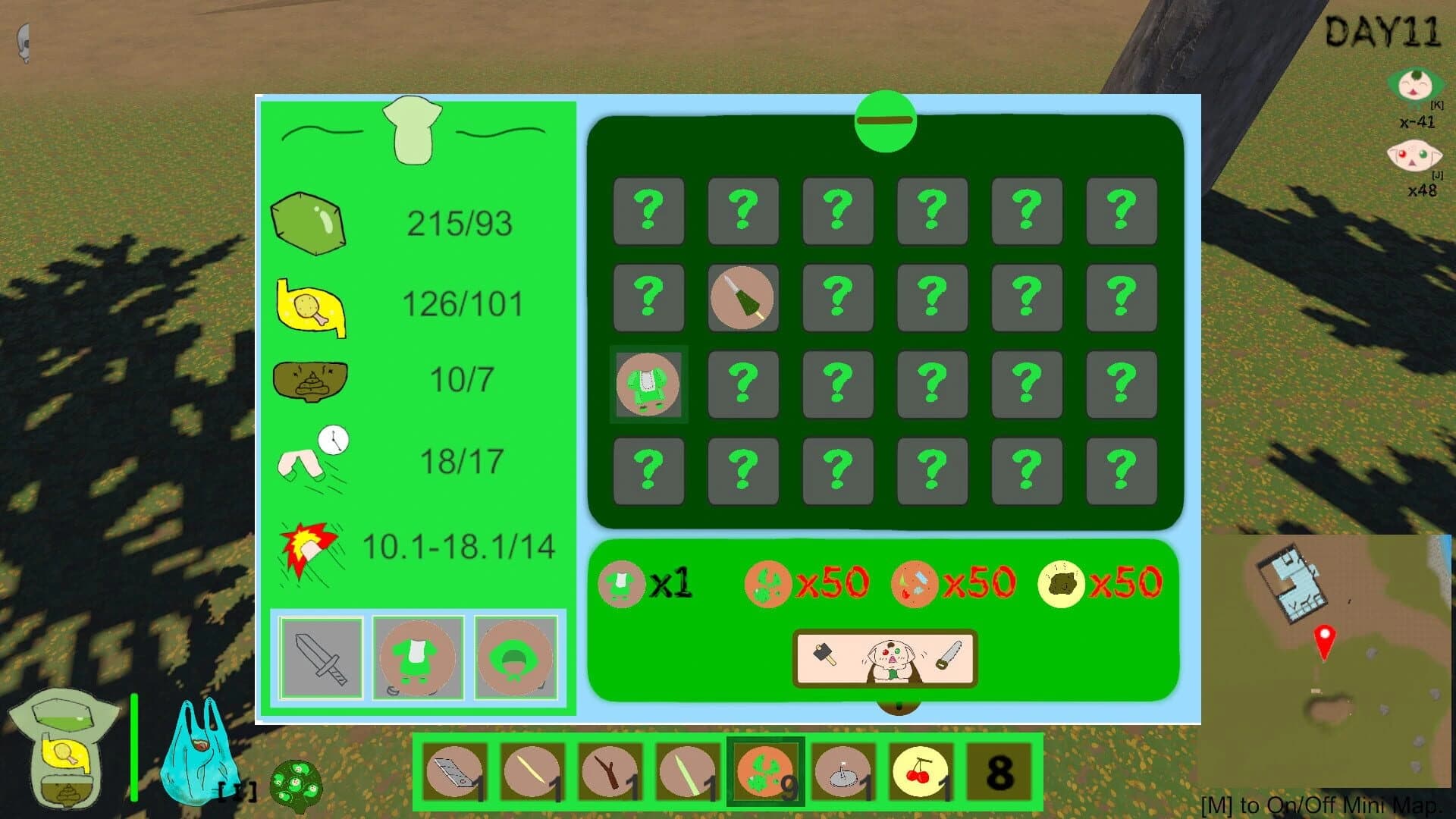Click the stick item in the hotbar

(x=610, y=770)
